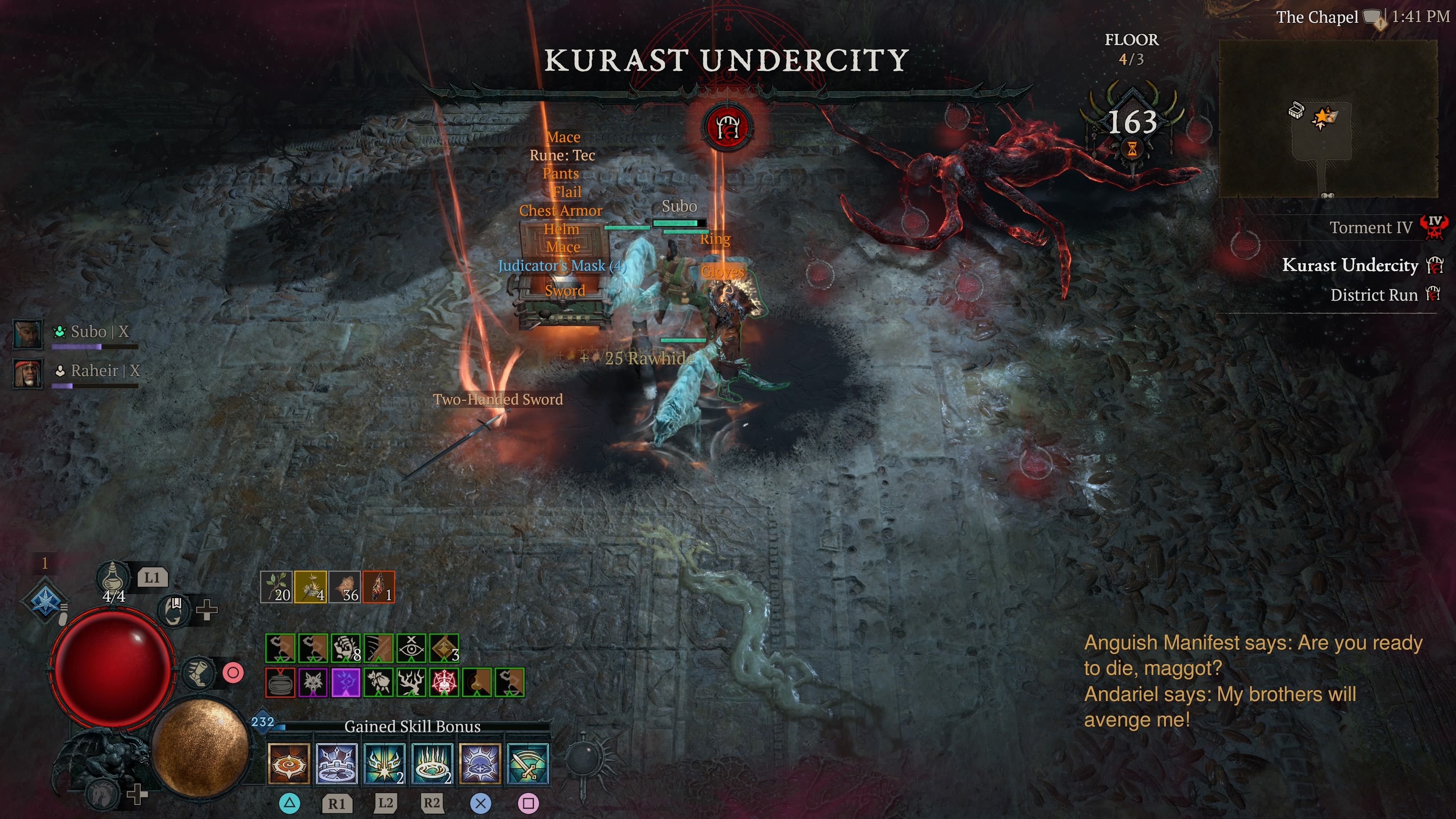The height and width of the screenshot is (819, 1456).
Task: Inspect the open eye buff icon
Action: click(411, 648)
